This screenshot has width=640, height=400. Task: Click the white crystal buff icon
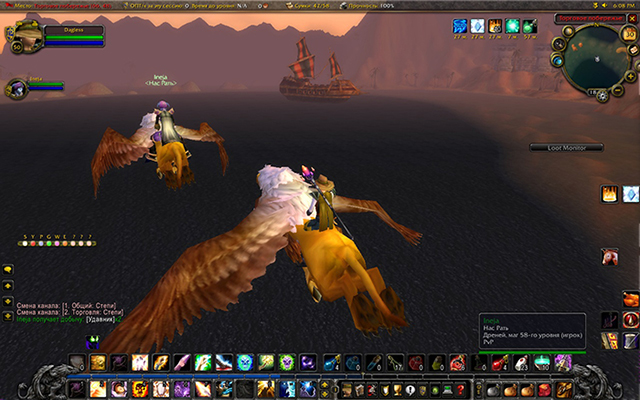477,26
